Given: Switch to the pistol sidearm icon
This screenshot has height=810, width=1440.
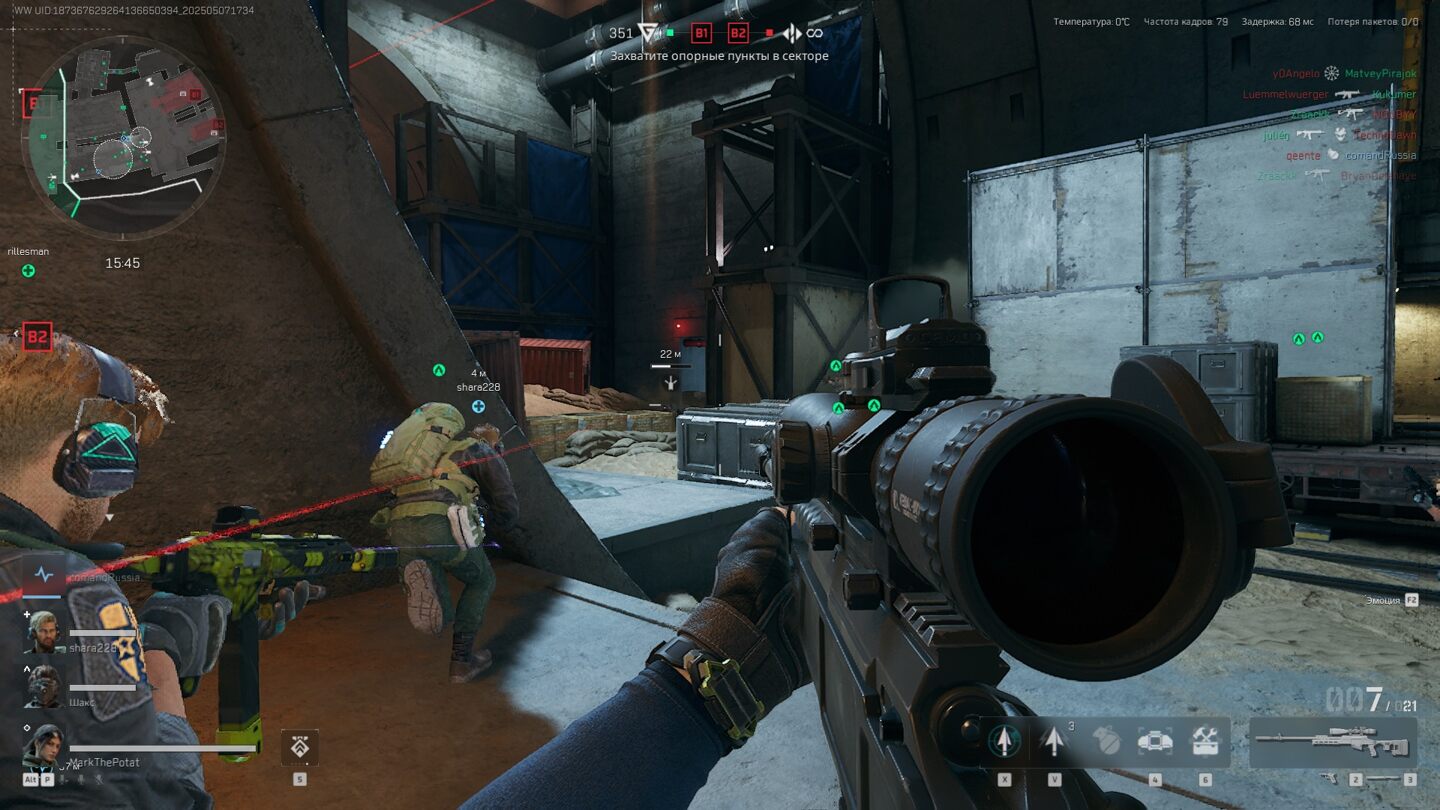Looking at the screenshot, I should pos(1331,777).
